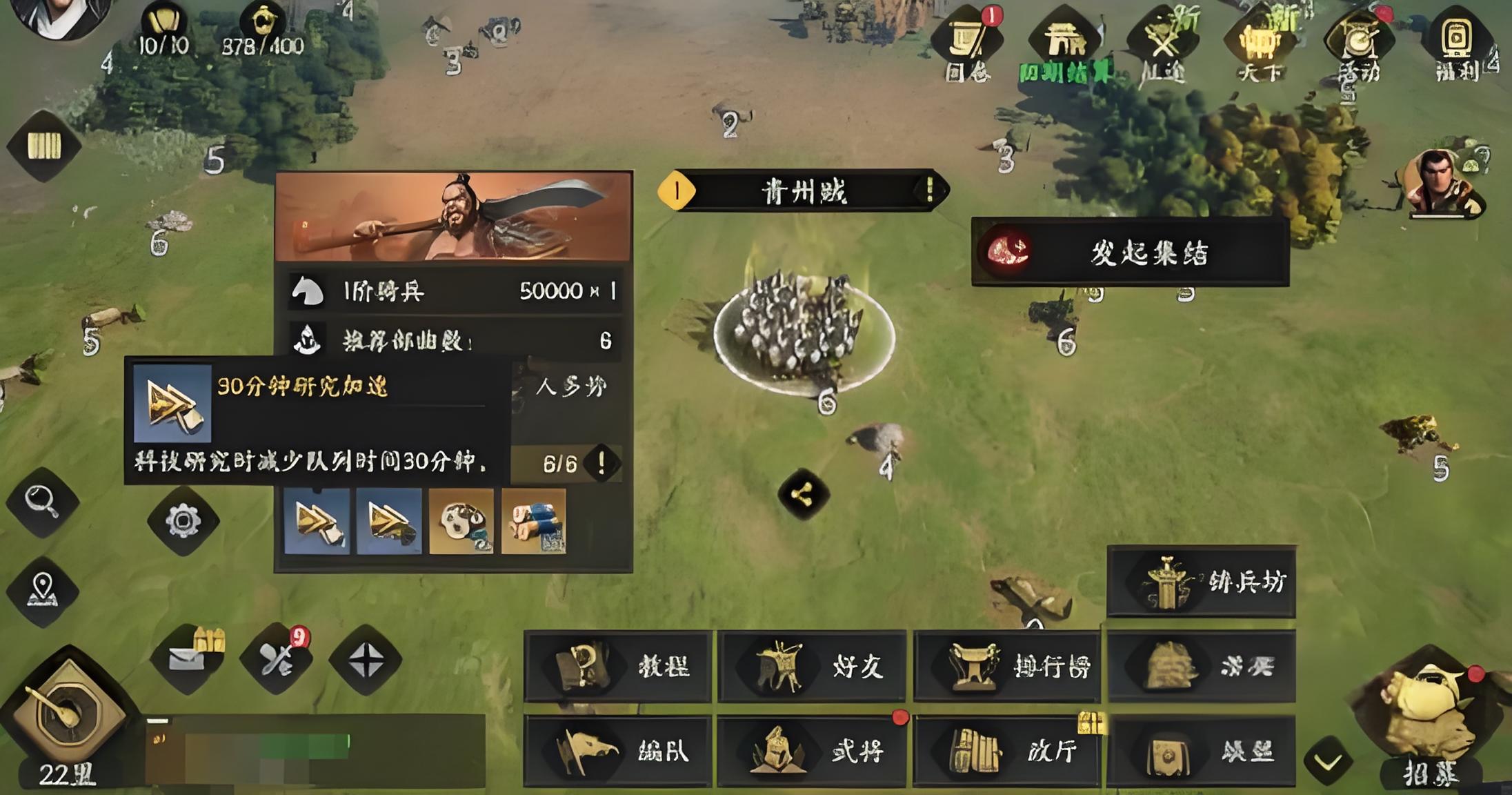Image resolution: width=1512 pixels, height=795 pixels.
Task: Select the blue scrolls reward item slot
Action: pyautogui.click(x=534, y=522)
